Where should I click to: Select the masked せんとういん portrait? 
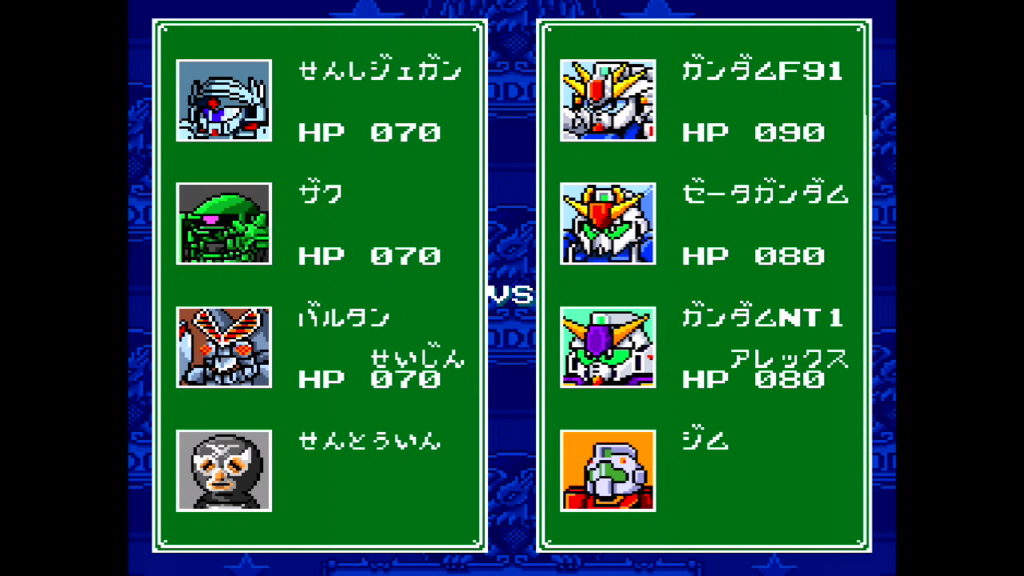tap(224, 470)
